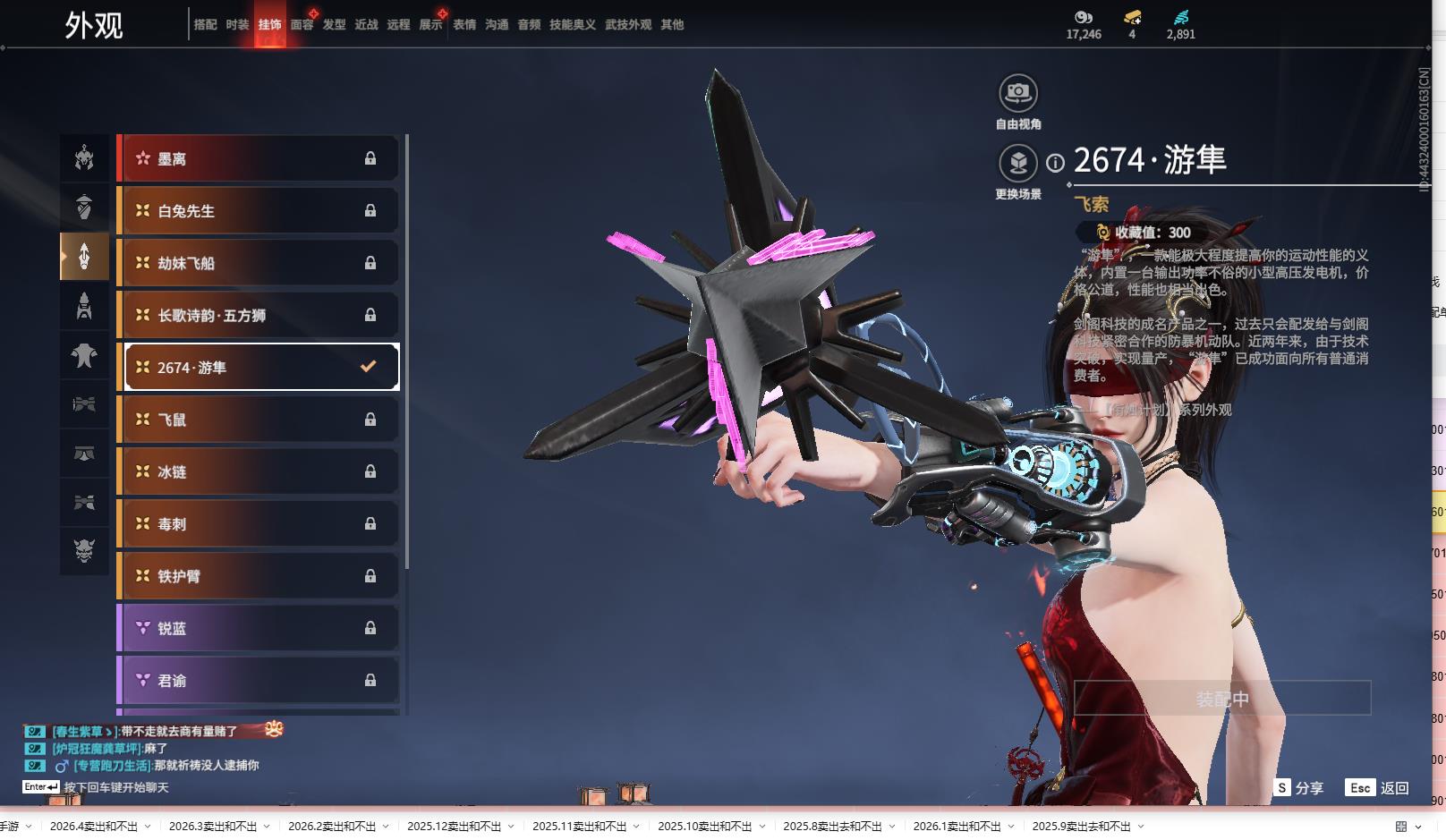Screen dimensions: 1446x840
Task: Select the 墨离 accessory row
Action: point(259,159)
